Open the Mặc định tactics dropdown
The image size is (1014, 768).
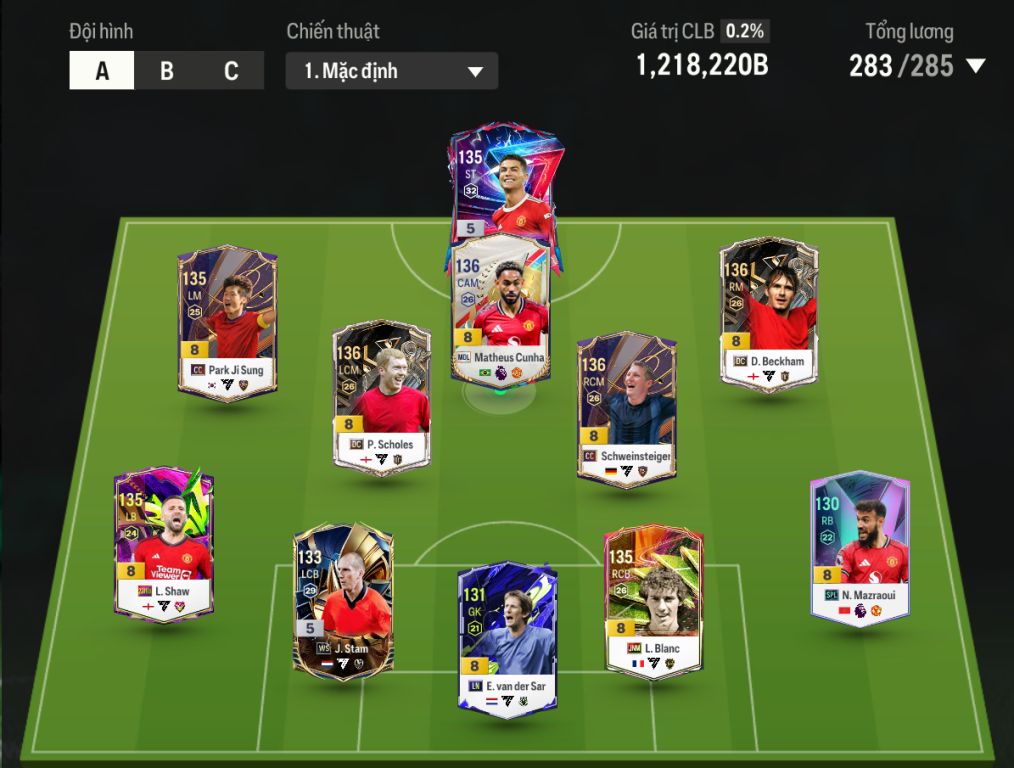point(392,71)
